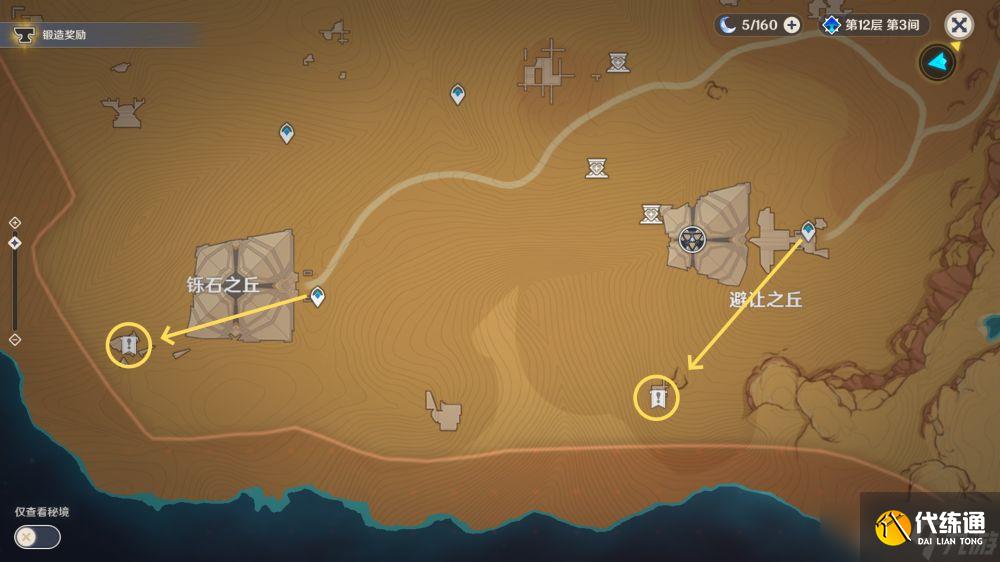Select the teleport waypoint above 避让之丘
Image resolution: width=1000 pixels, height=562 pixels.
808,231
